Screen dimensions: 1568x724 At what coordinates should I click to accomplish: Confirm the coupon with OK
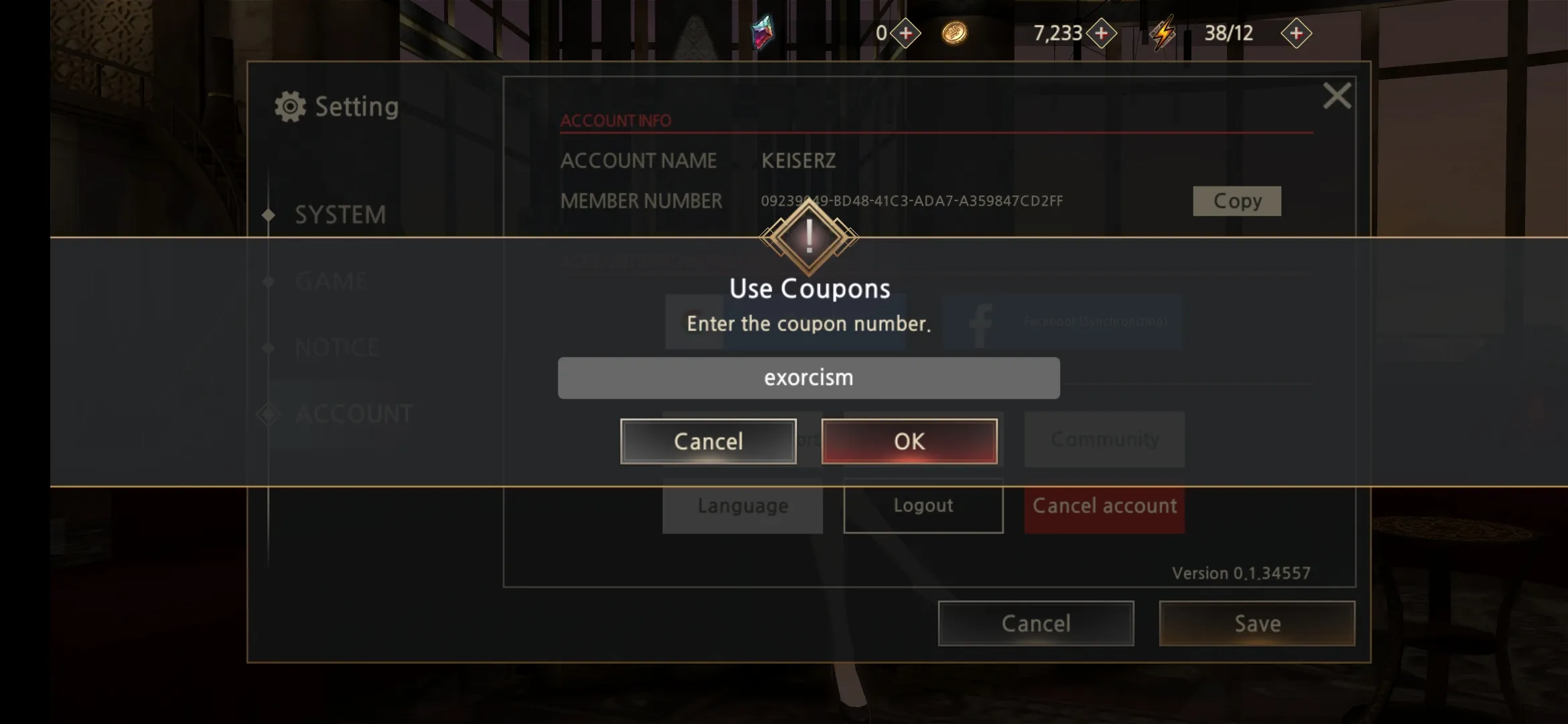(x=909, y=441)
